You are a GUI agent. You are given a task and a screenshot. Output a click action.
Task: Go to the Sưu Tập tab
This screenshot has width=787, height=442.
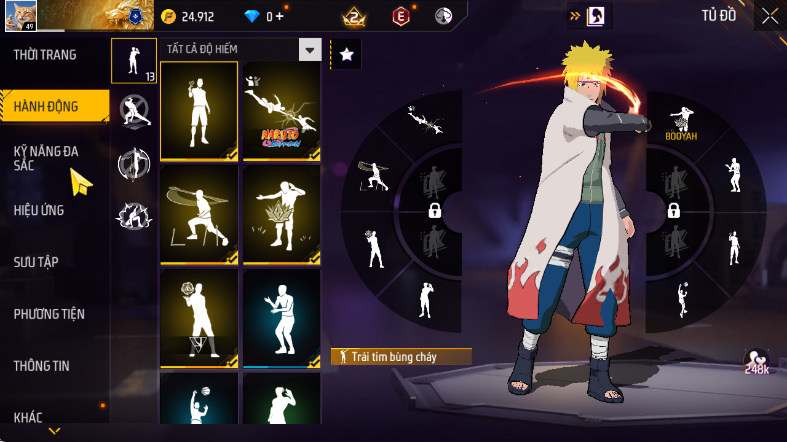[x=36, y=262]
